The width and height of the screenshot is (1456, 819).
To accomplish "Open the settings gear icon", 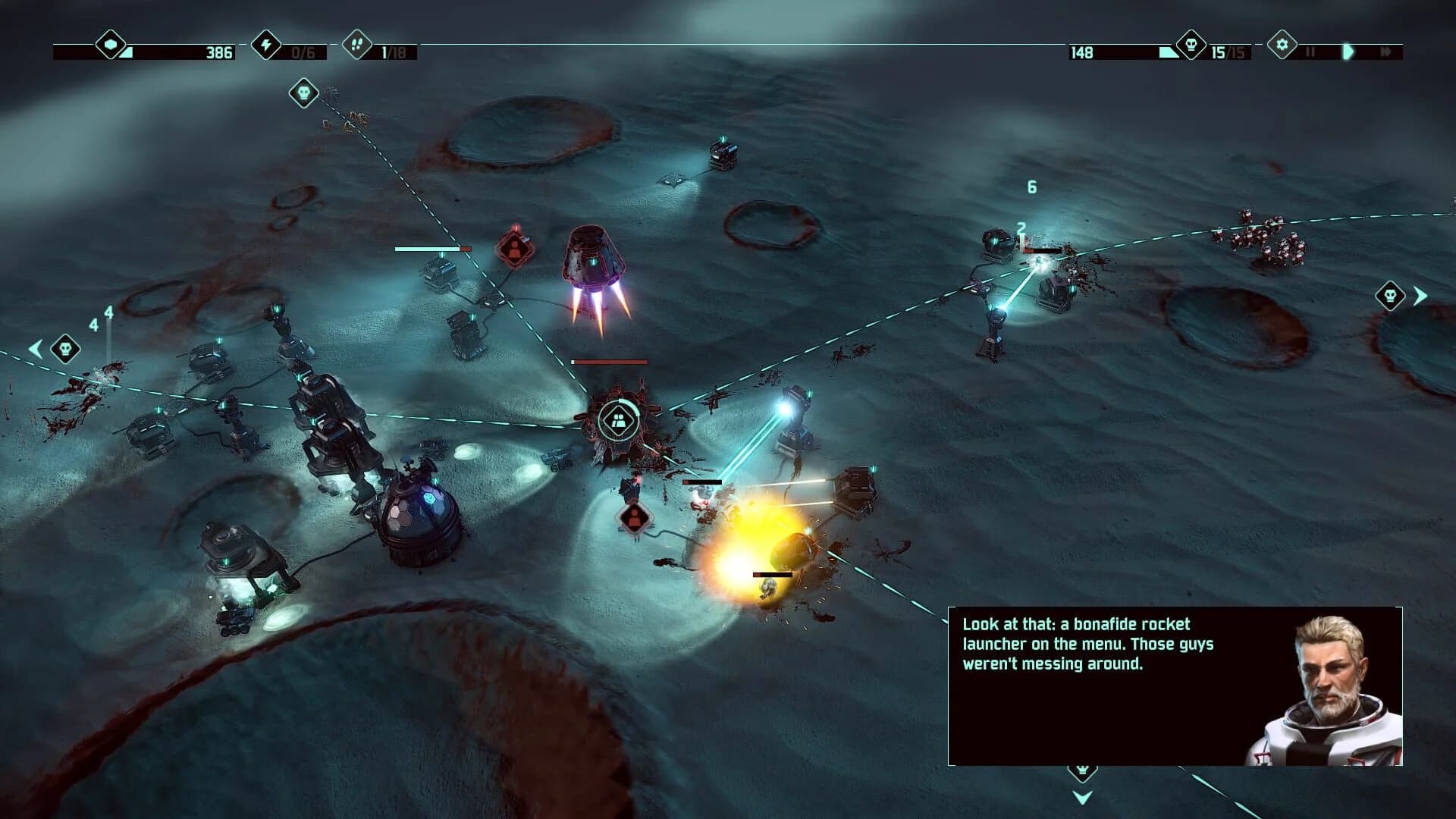I will pyautogui.click(x=1282, y=44).
